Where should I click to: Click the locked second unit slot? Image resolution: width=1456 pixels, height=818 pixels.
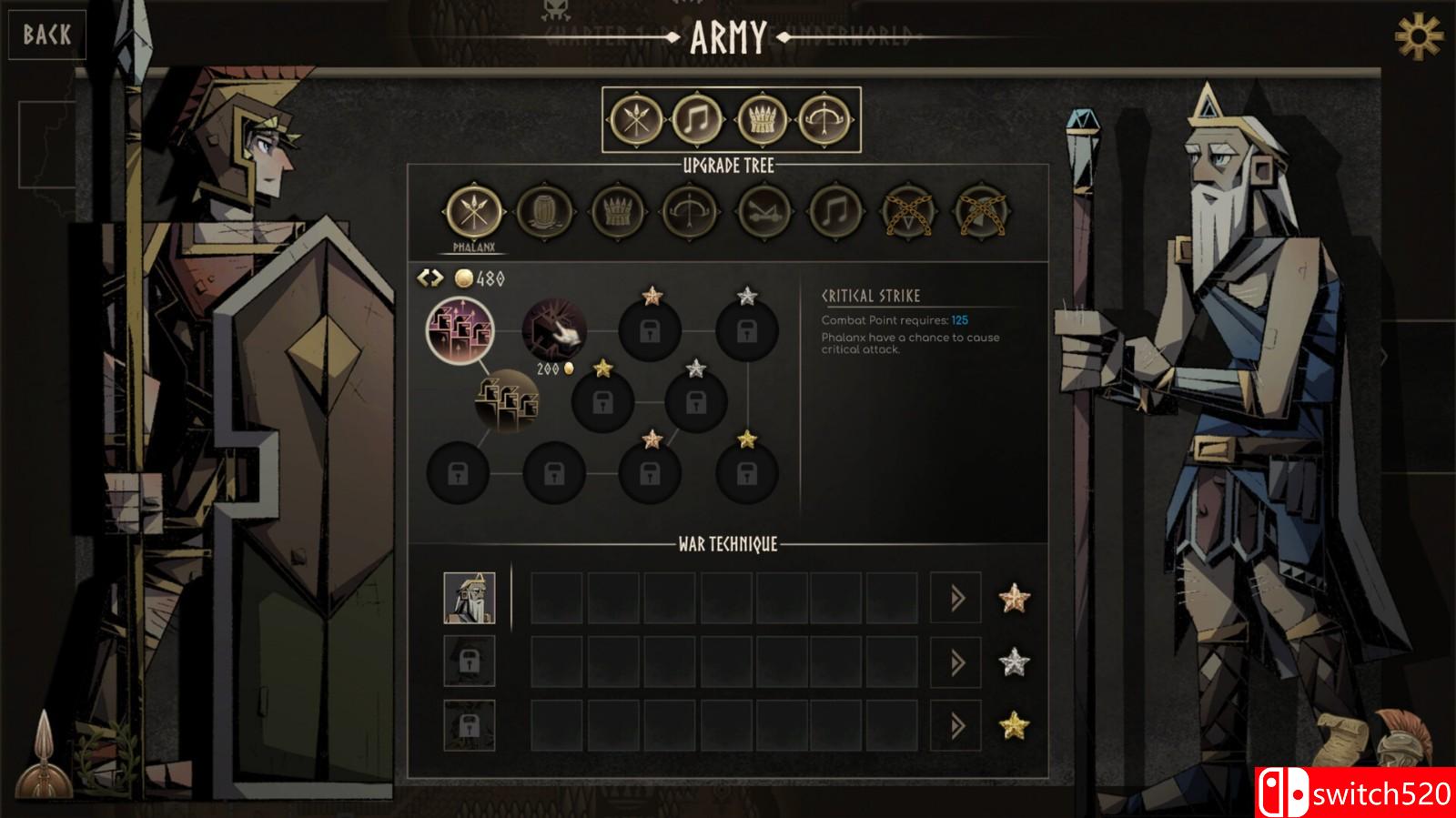(x=470, y=663)
